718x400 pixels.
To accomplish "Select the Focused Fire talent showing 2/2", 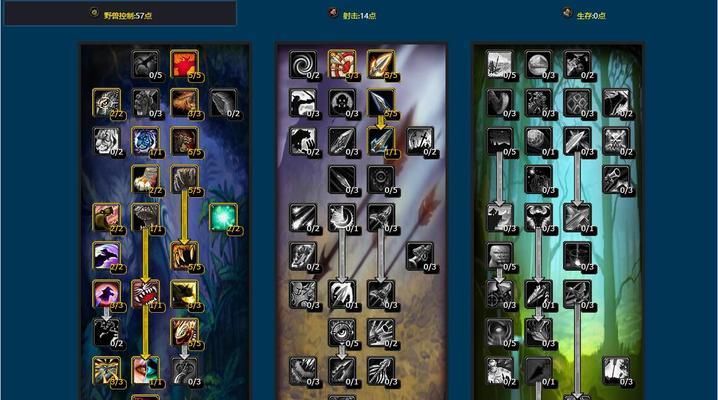I will (x=106, y=101).
